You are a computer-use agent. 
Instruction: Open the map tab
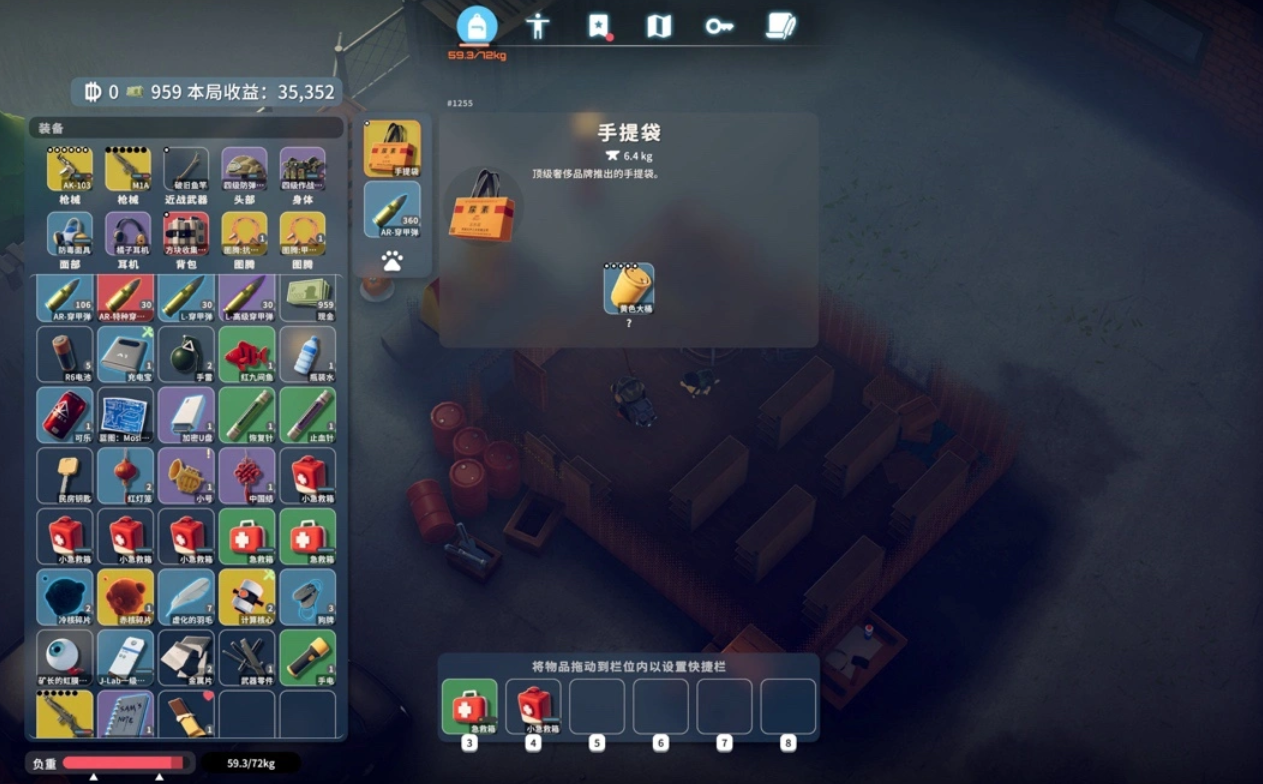click(x=659, y=26)
